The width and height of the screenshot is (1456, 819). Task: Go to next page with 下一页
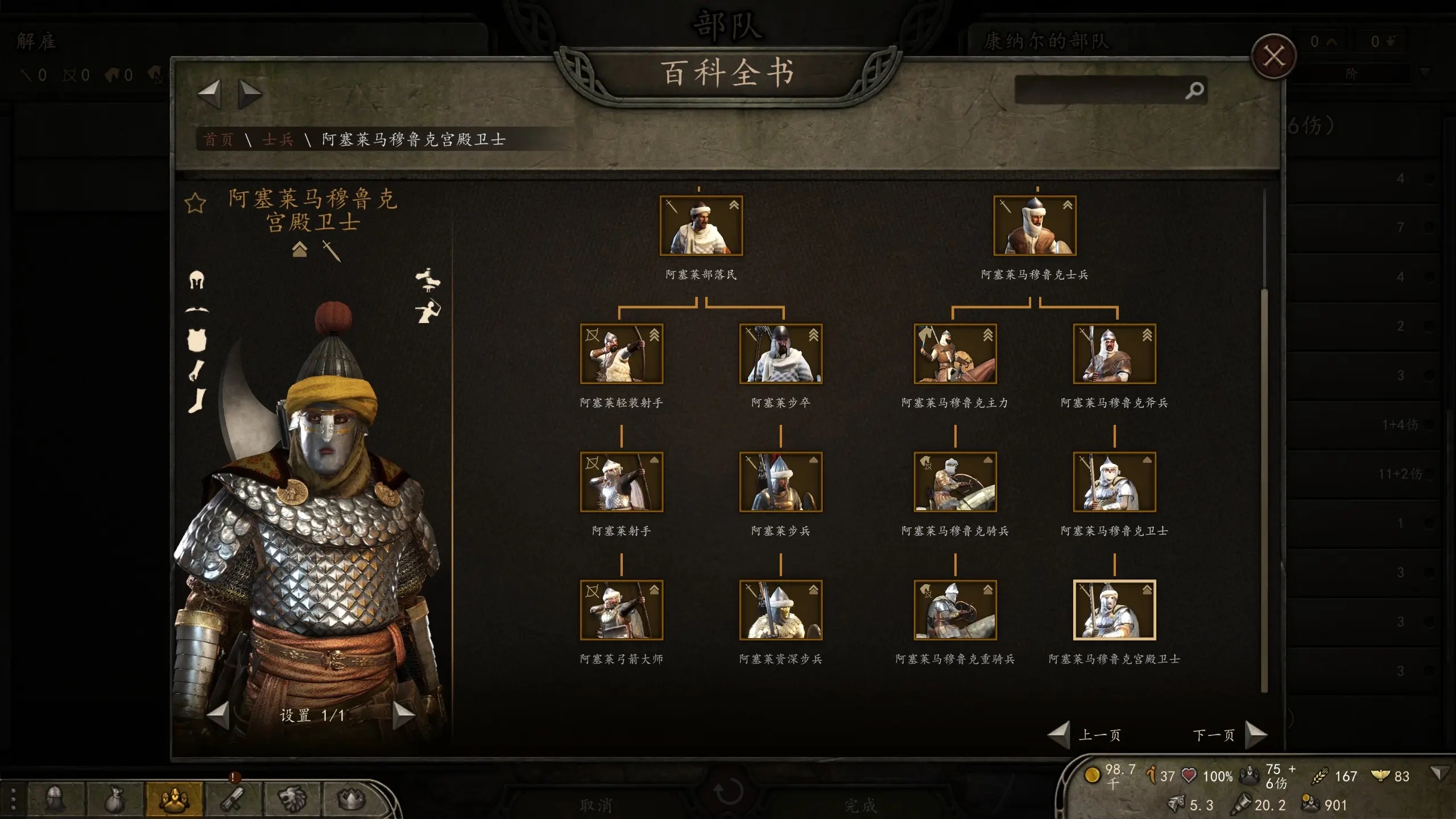[x=1255, y=735]
